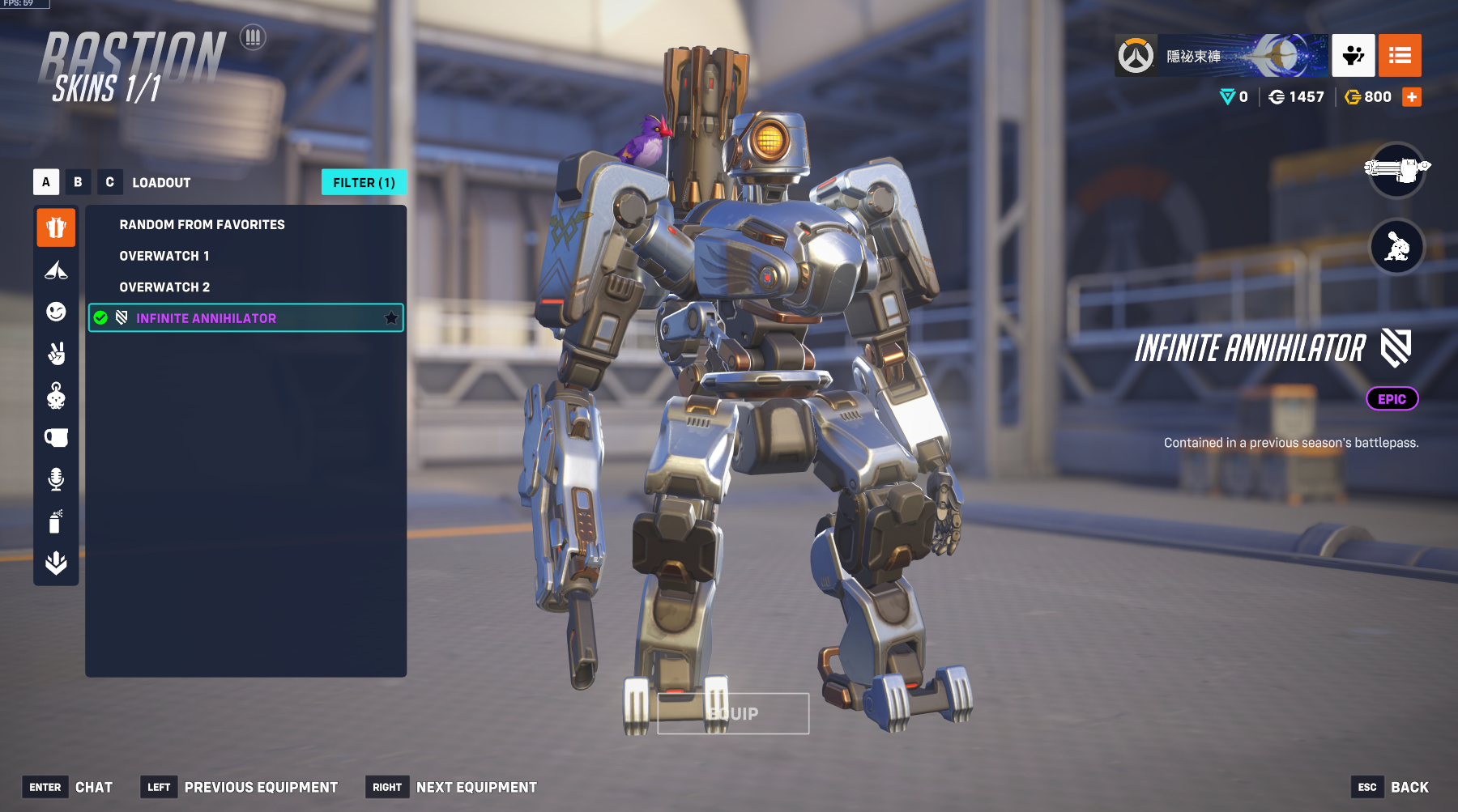Open the emotes smiley face category
Viewport: 1458px width, 812px height.
point(56,312)
